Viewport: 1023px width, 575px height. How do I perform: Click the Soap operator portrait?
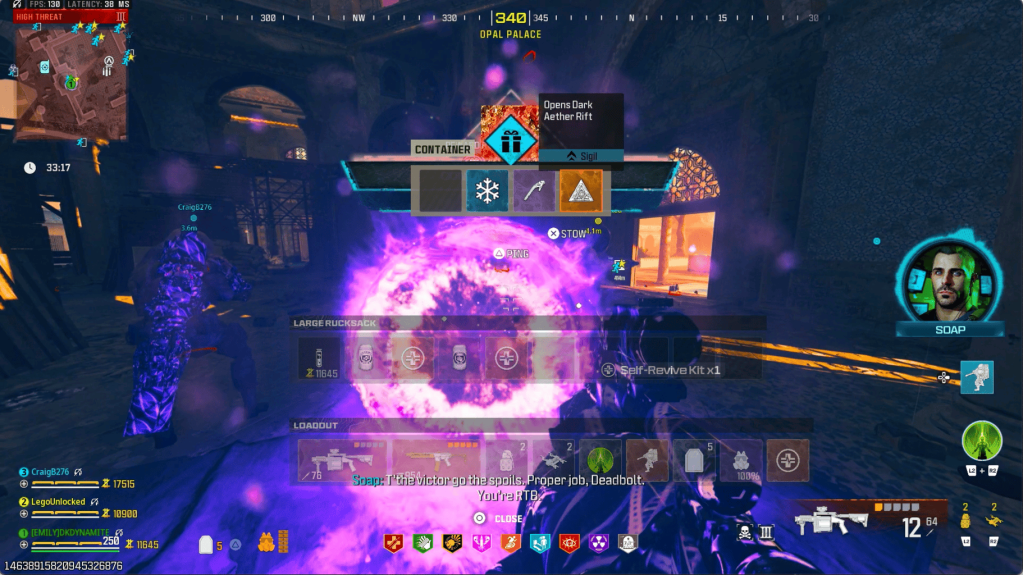tap(948, 279)
